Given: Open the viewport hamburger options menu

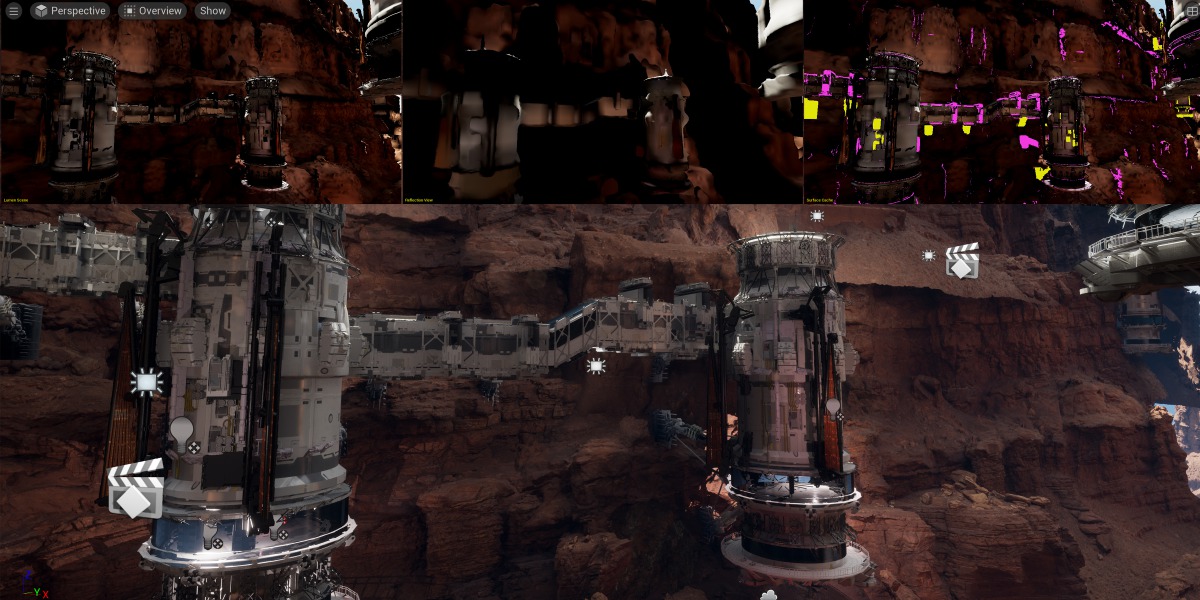Looking at the screenshot, I should coord(13,11).
